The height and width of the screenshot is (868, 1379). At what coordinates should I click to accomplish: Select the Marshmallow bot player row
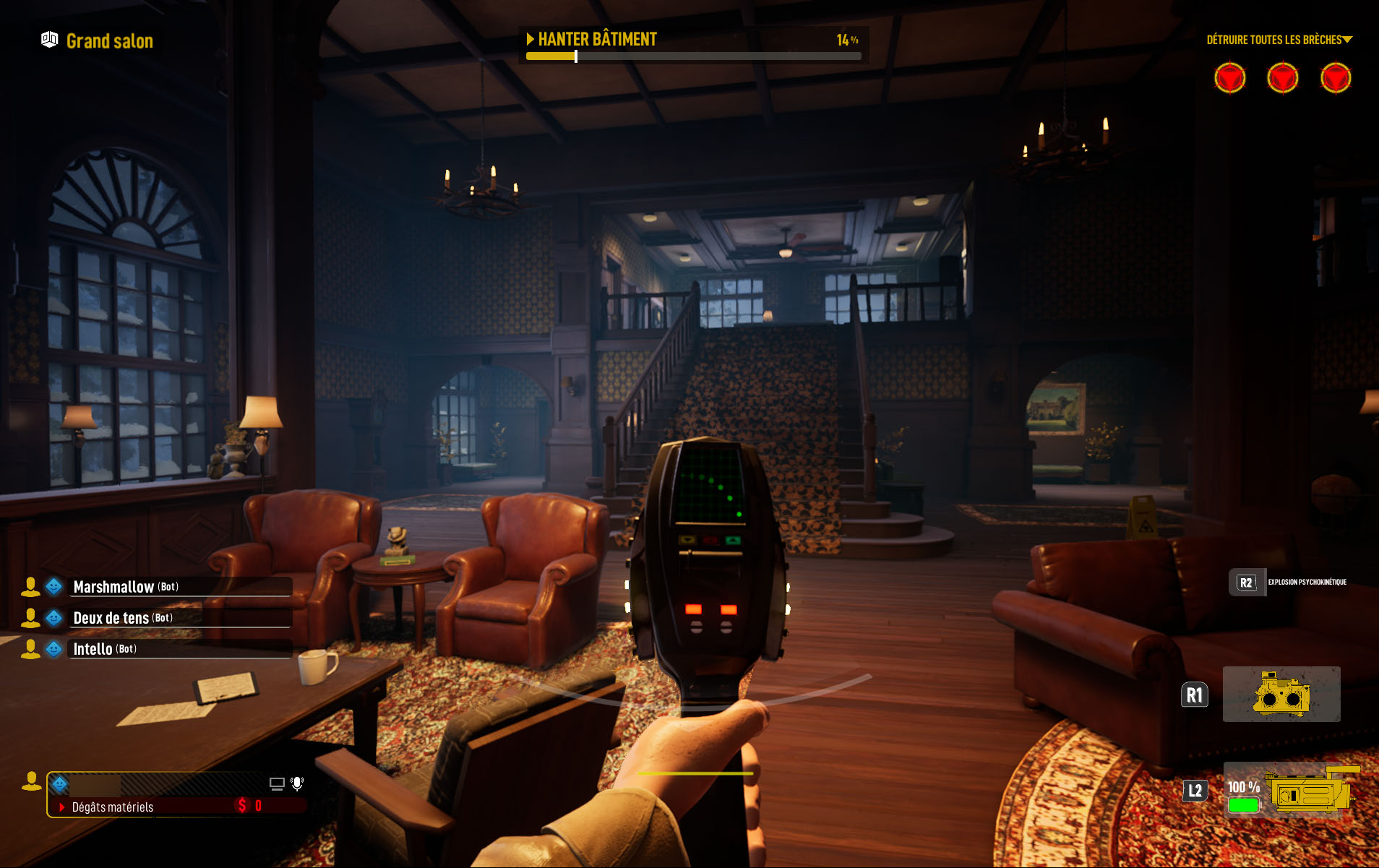[158, 587]
